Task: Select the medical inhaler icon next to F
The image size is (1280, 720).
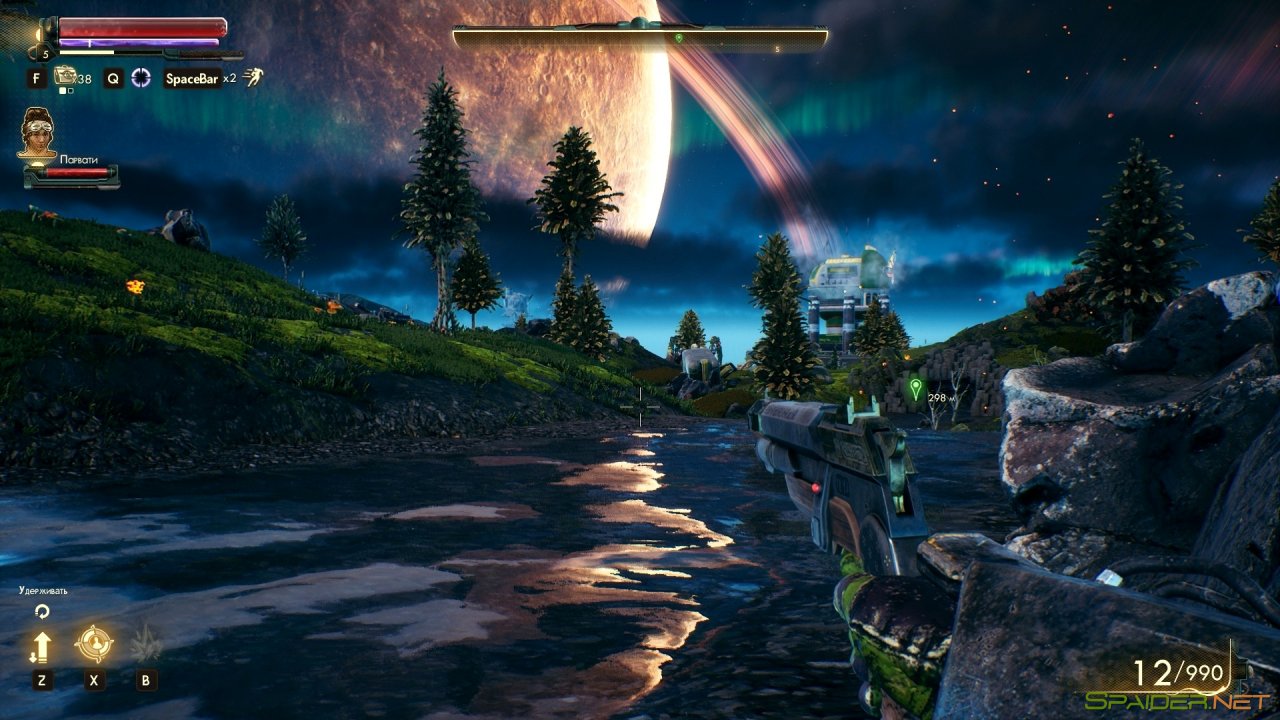Action: click(x=65, y=76)
